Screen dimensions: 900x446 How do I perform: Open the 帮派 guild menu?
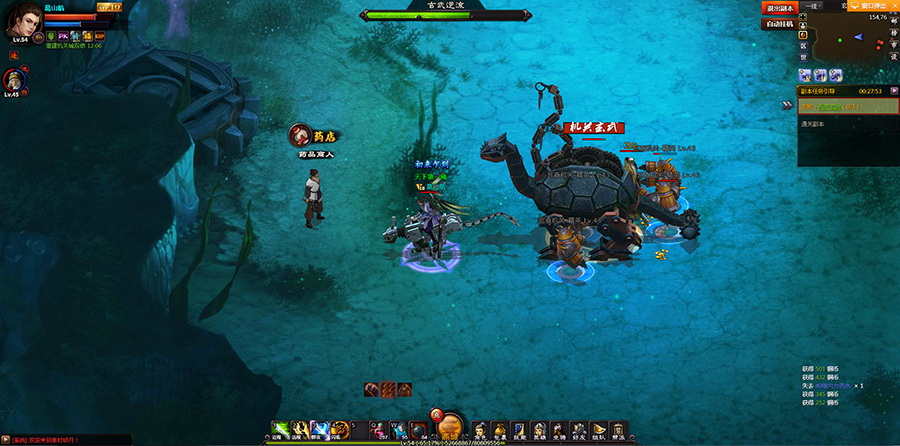click(617, 431)
